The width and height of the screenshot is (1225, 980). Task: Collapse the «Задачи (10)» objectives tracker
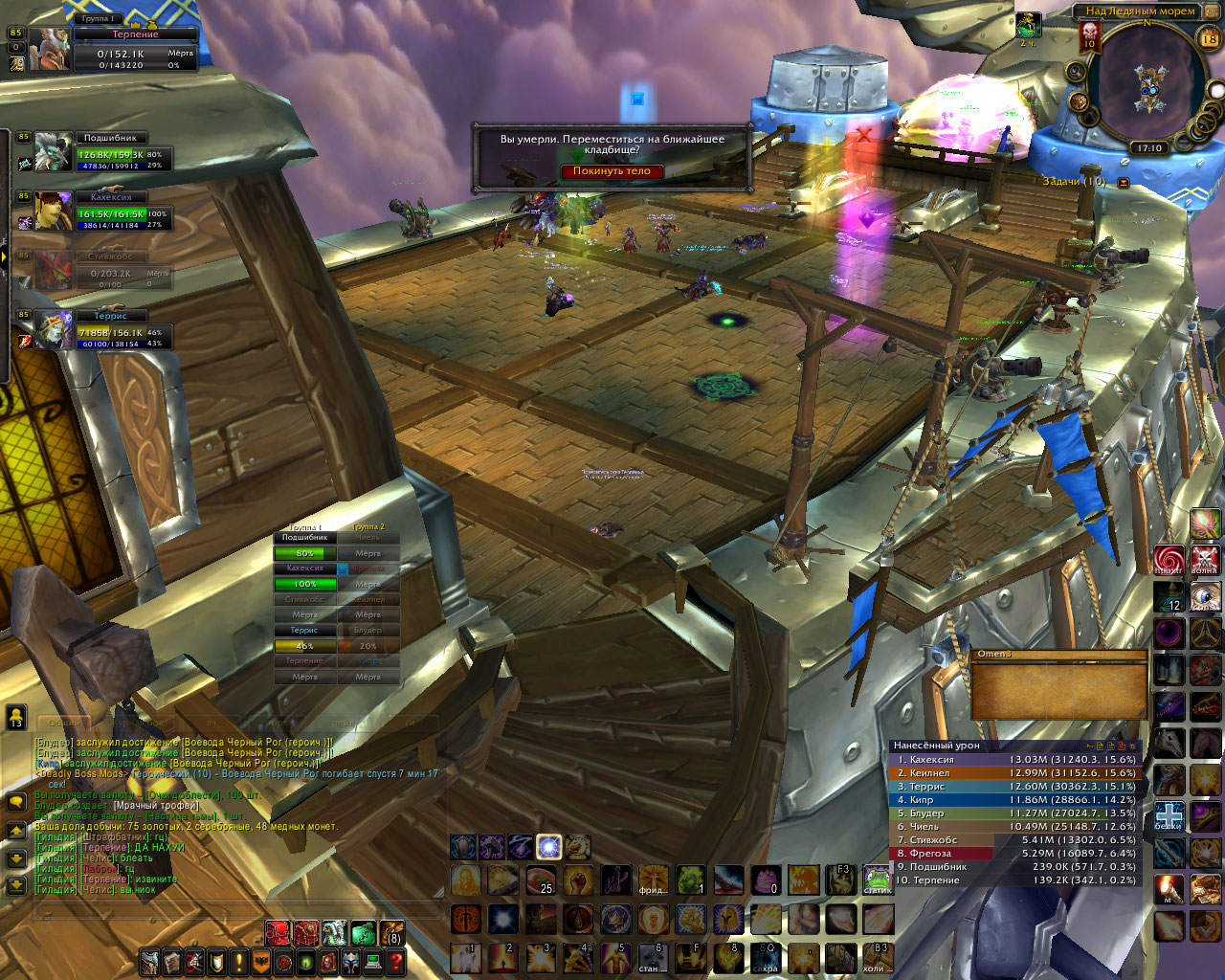1124,182
